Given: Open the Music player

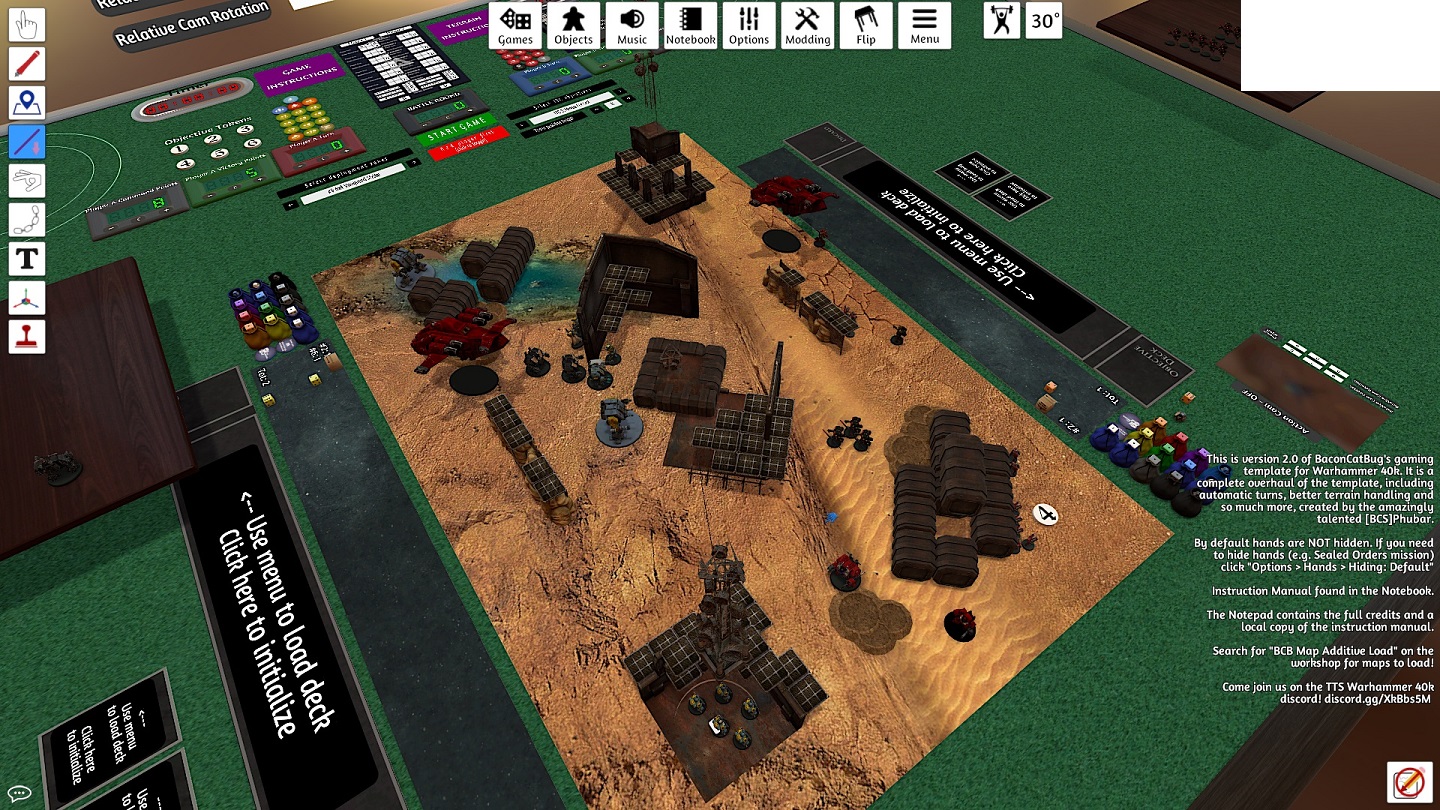Looking at the screenshot, I should tap(632, 26).
